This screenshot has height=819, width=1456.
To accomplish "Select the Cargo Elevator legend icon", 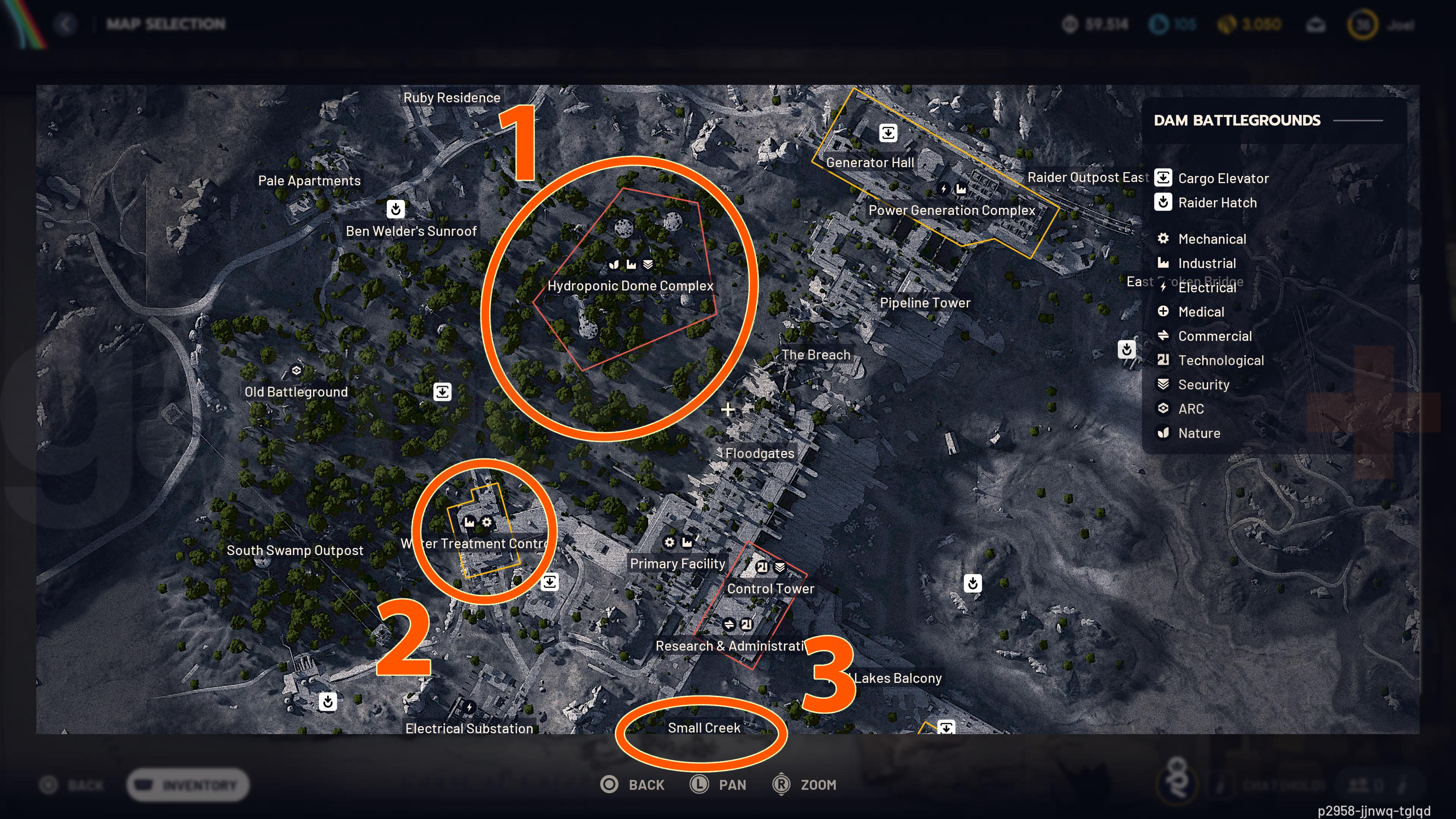I will pyautogui.click(x=1163, y=177).
